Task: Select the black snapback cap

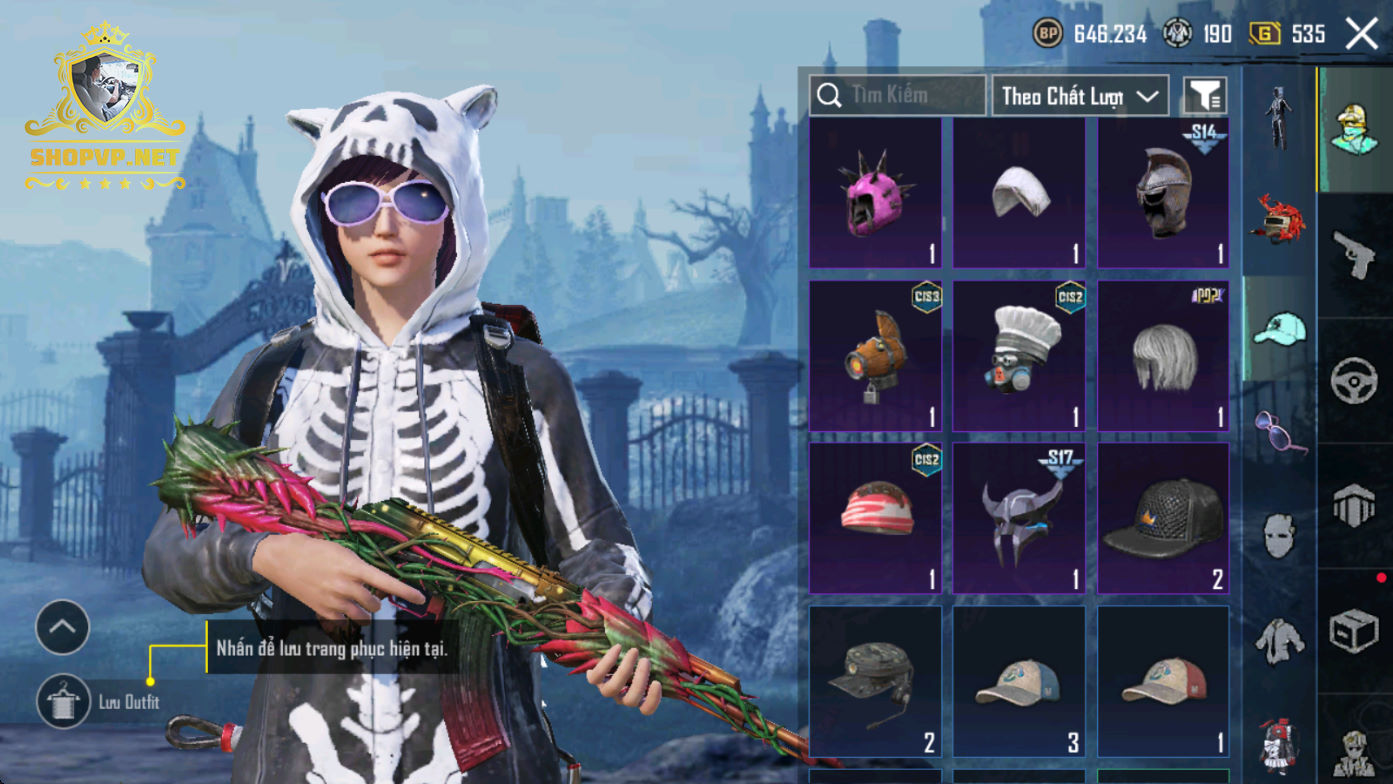Action: click(x=1163, y=518)
